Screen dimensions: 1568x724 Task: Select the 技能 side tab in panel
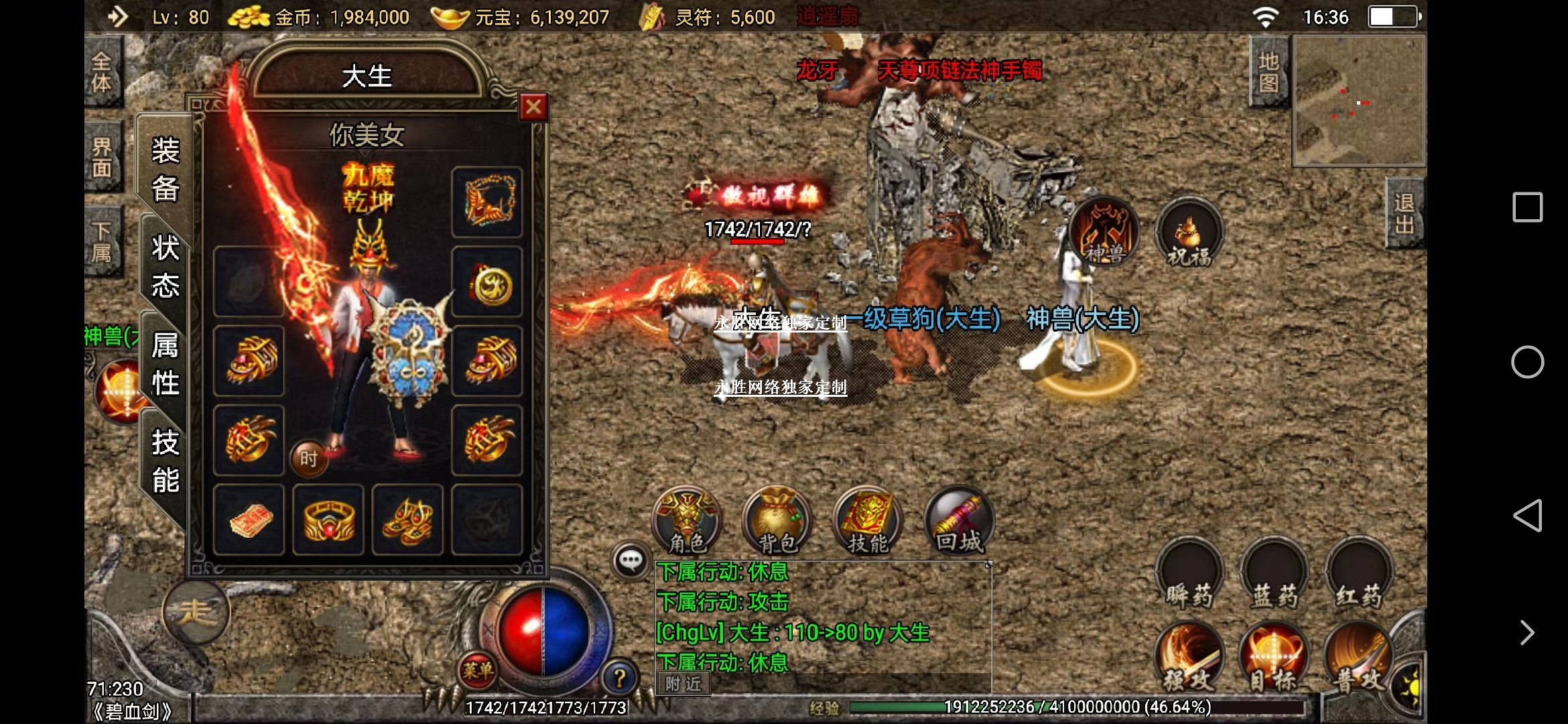click(x=165, y=461)
